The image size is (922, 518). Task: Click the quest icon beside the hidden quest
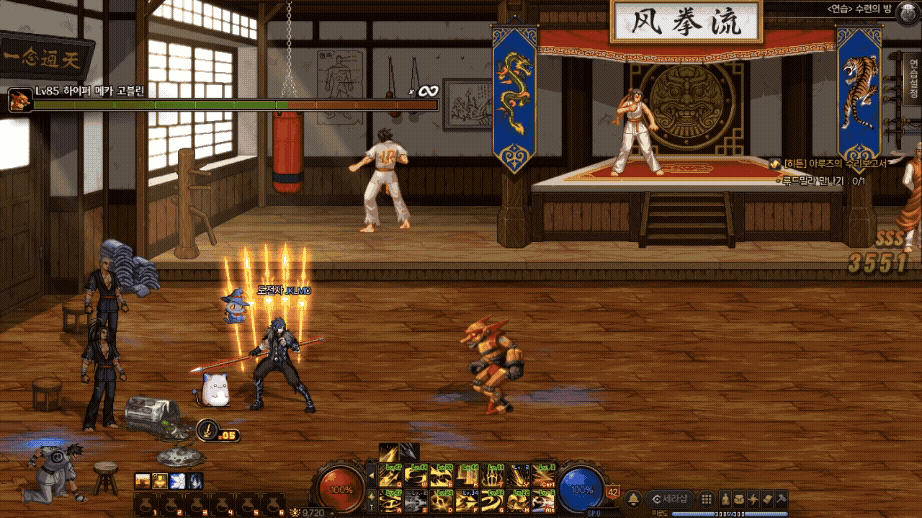pos(776,163)
